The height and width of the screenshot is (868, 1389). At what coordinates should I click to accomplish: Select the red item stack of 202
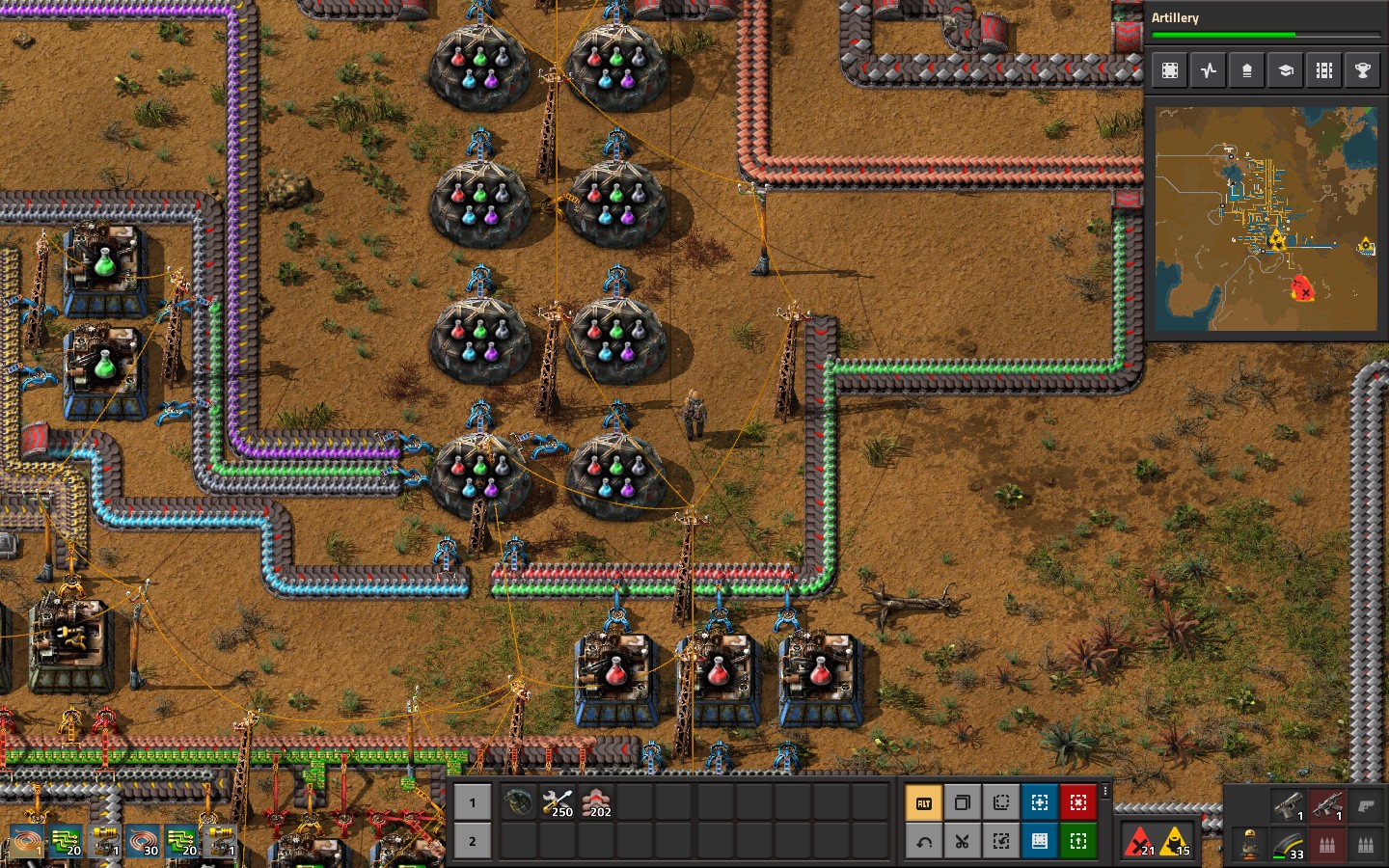point(596,802)
